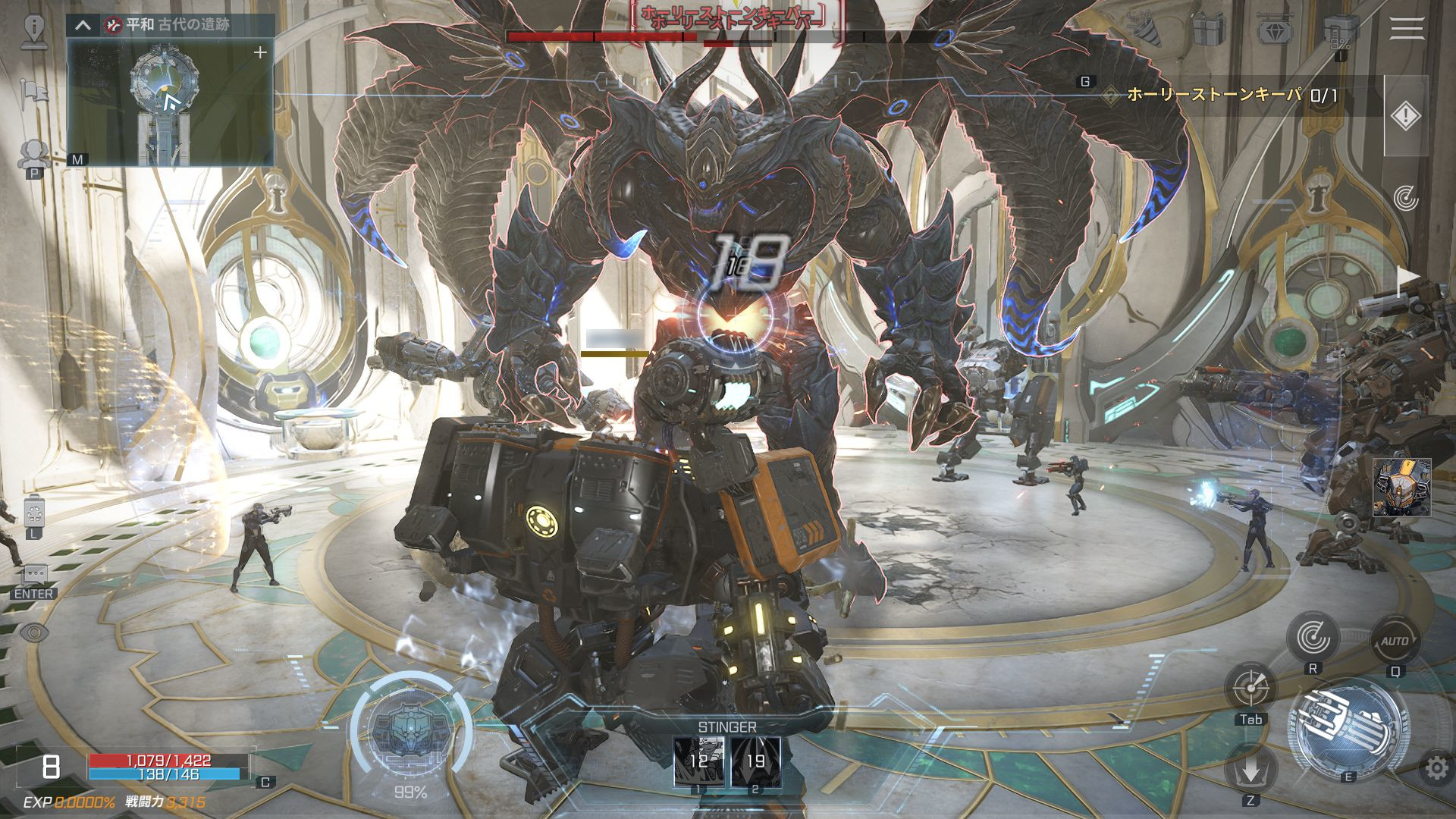Open settings via the gear icon
1456x819 pixels.
tap(1436, 768)
